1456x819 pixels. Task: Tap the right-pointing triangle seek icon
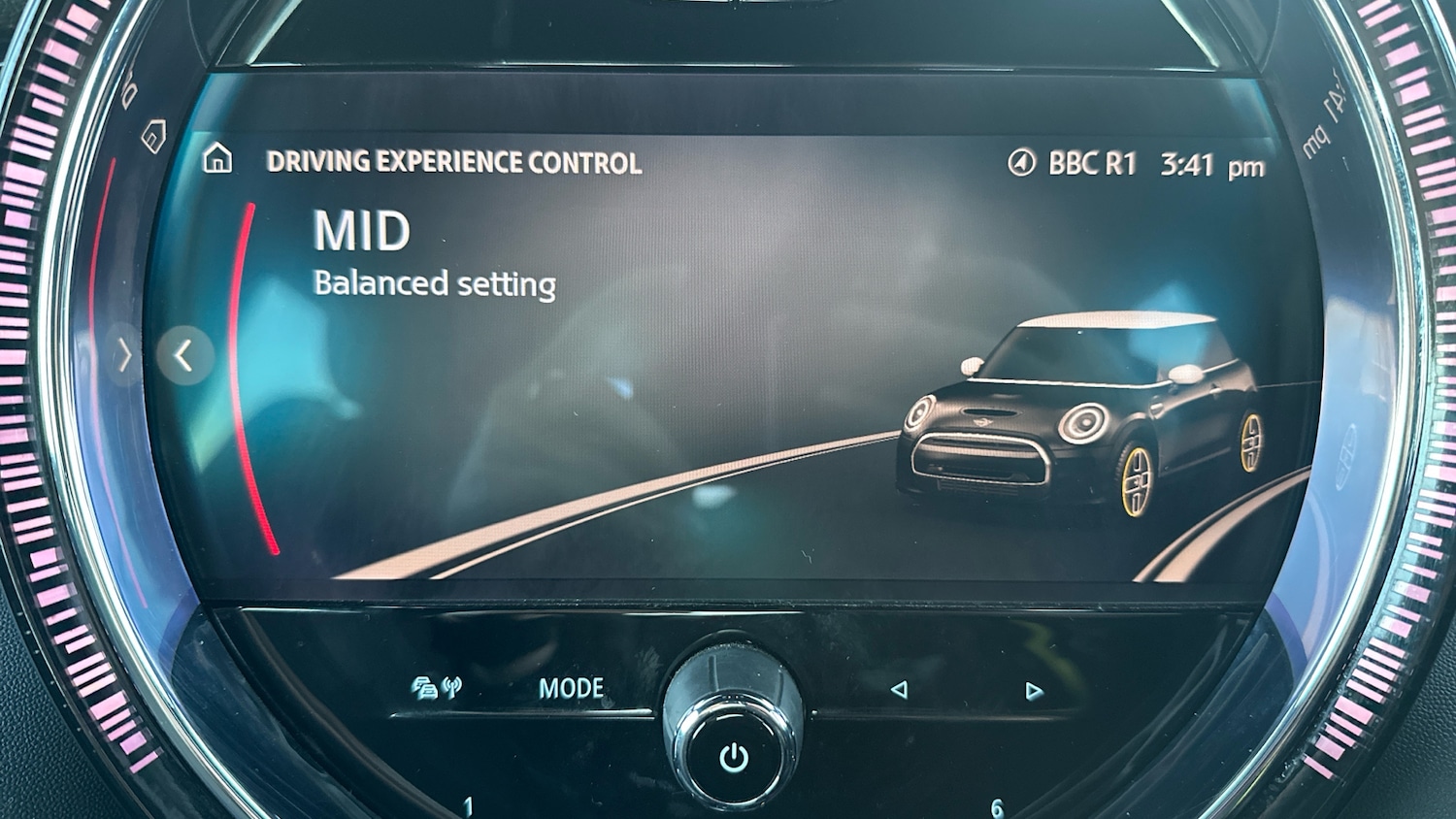pyautogui.click(x=1033, y=689)
